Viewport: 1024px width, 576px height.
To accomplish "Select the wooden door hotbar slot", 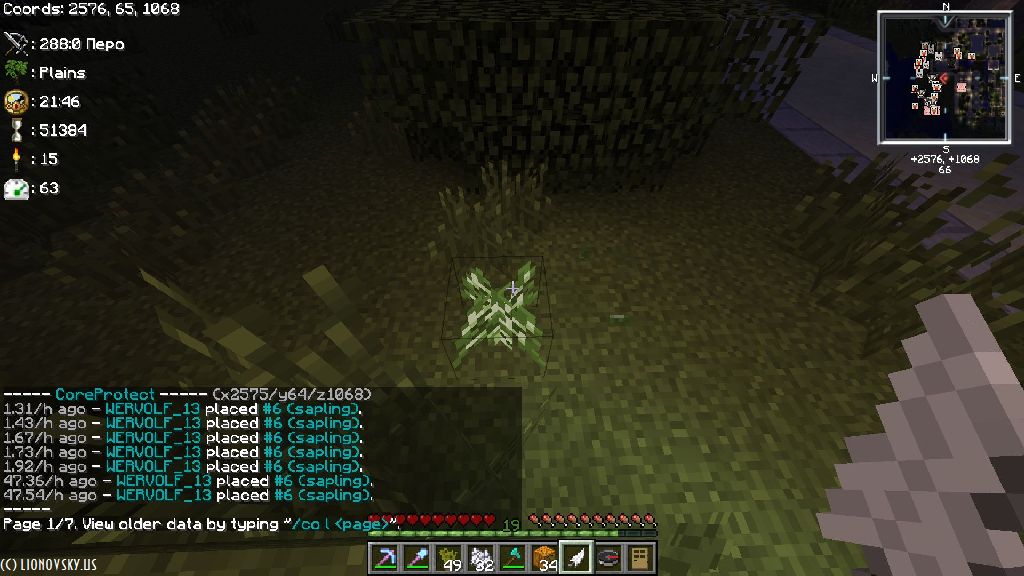I will [640, 558].
